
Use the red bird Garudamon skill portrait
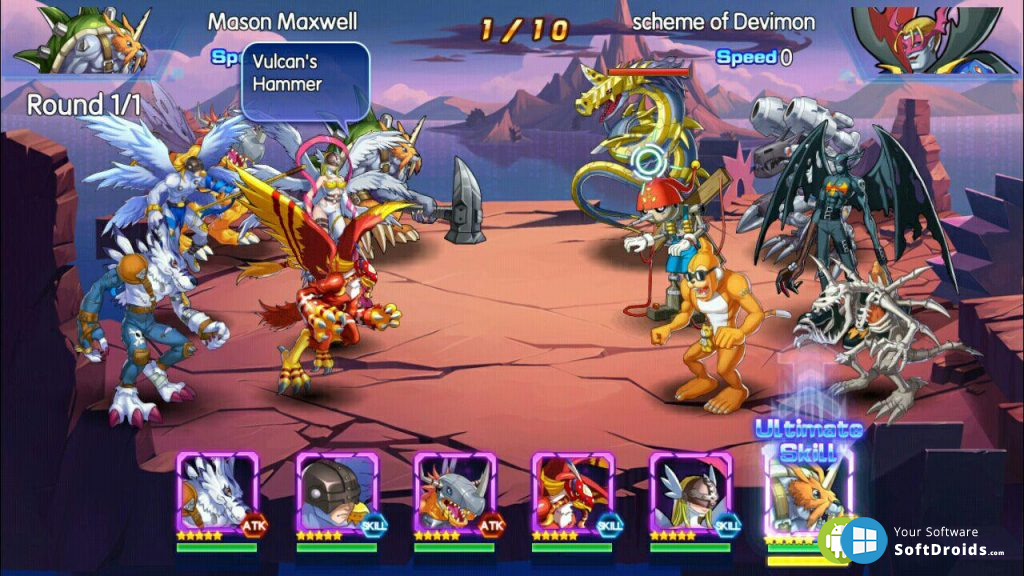click(x=572, y=493)
